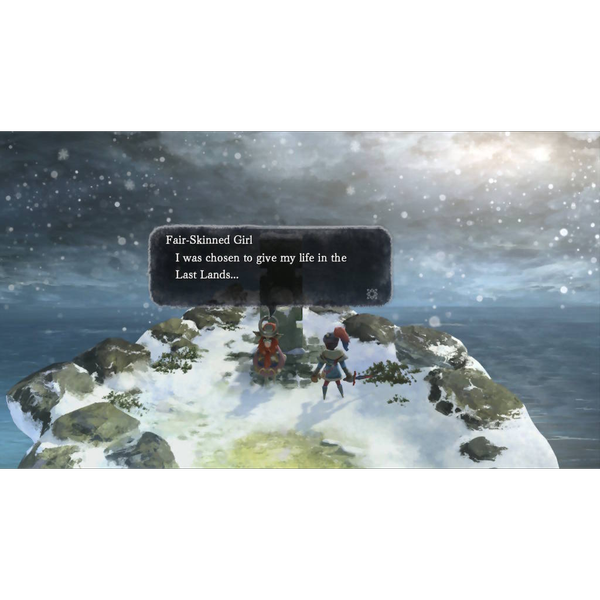Image resolution: width=600 pixels, height=600 pixels.
Task: Click the dialogue advance snowflake indicator
Action: [x=373, y=294]
